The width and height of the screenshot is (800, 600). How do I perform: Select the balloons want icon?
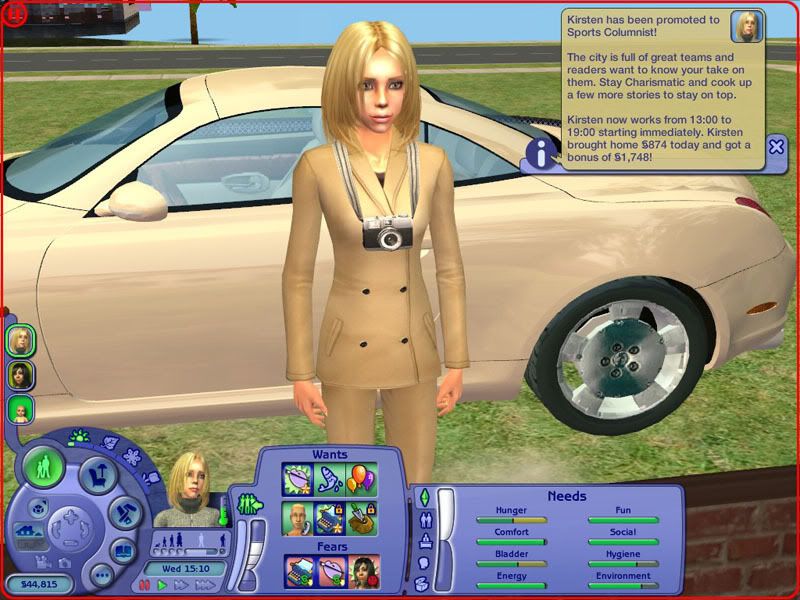coord(362,480)
